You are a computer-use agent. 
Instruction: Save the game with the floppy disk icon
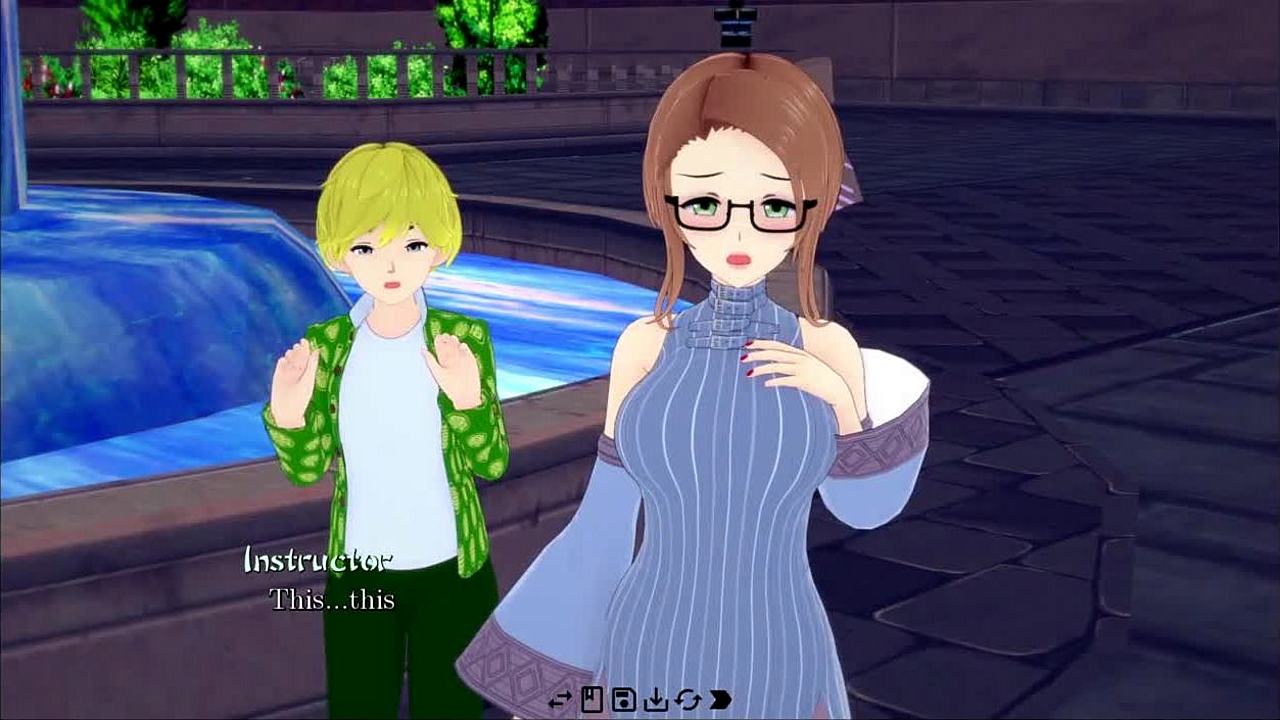pyautogui.click(x=624, y=700)
